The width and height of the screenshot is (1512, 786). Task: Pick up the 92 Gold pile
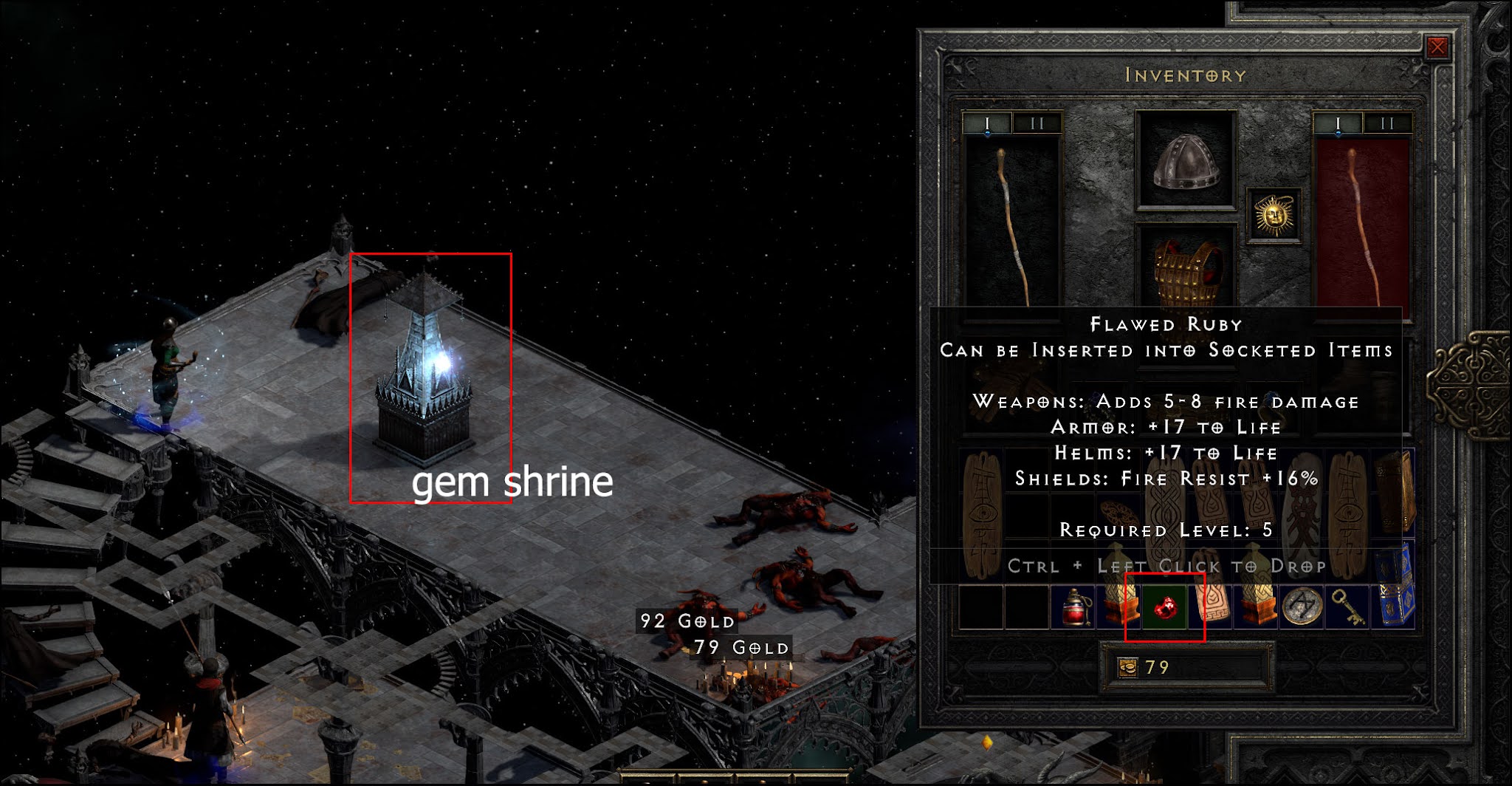click(687, 622)
